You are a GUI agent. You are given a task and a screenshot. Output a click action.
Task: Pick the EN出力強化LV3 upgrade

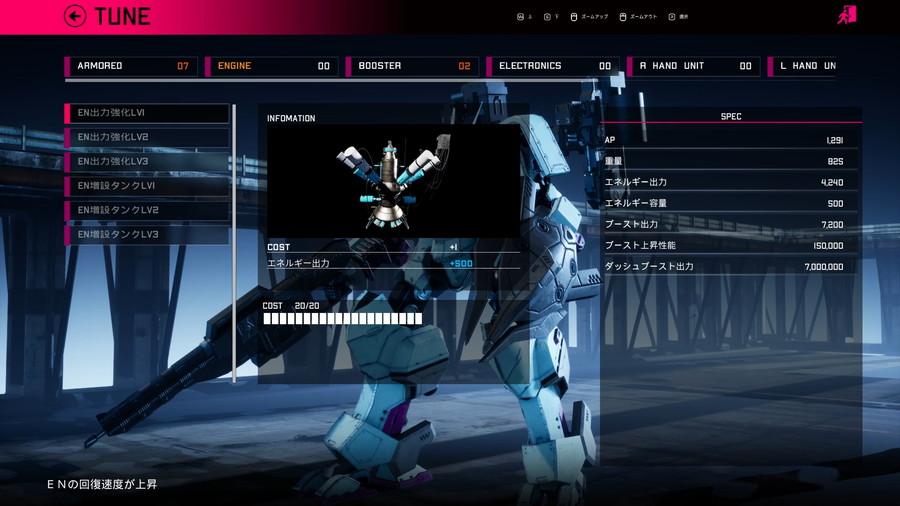148,161
